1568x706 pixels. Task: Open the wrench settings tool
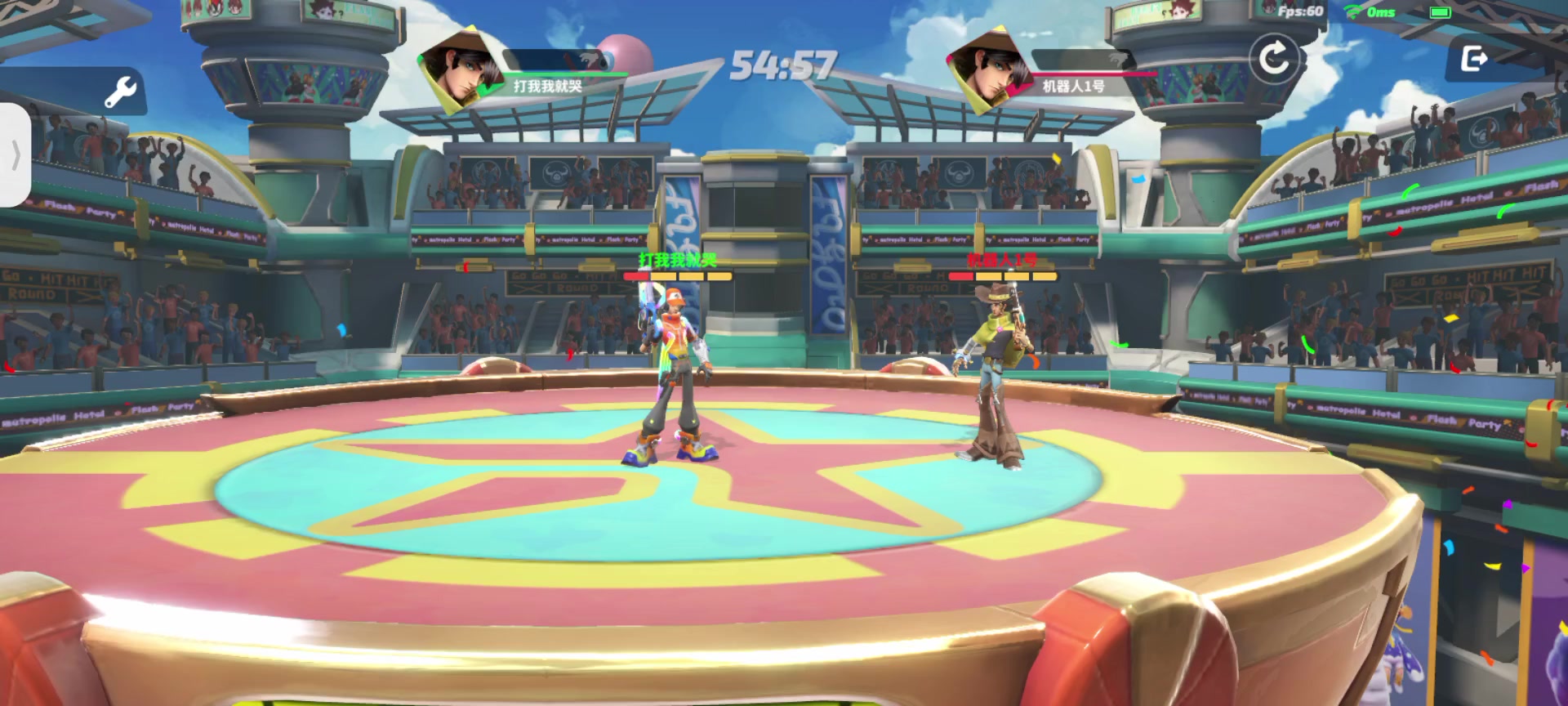coord(121,92)
